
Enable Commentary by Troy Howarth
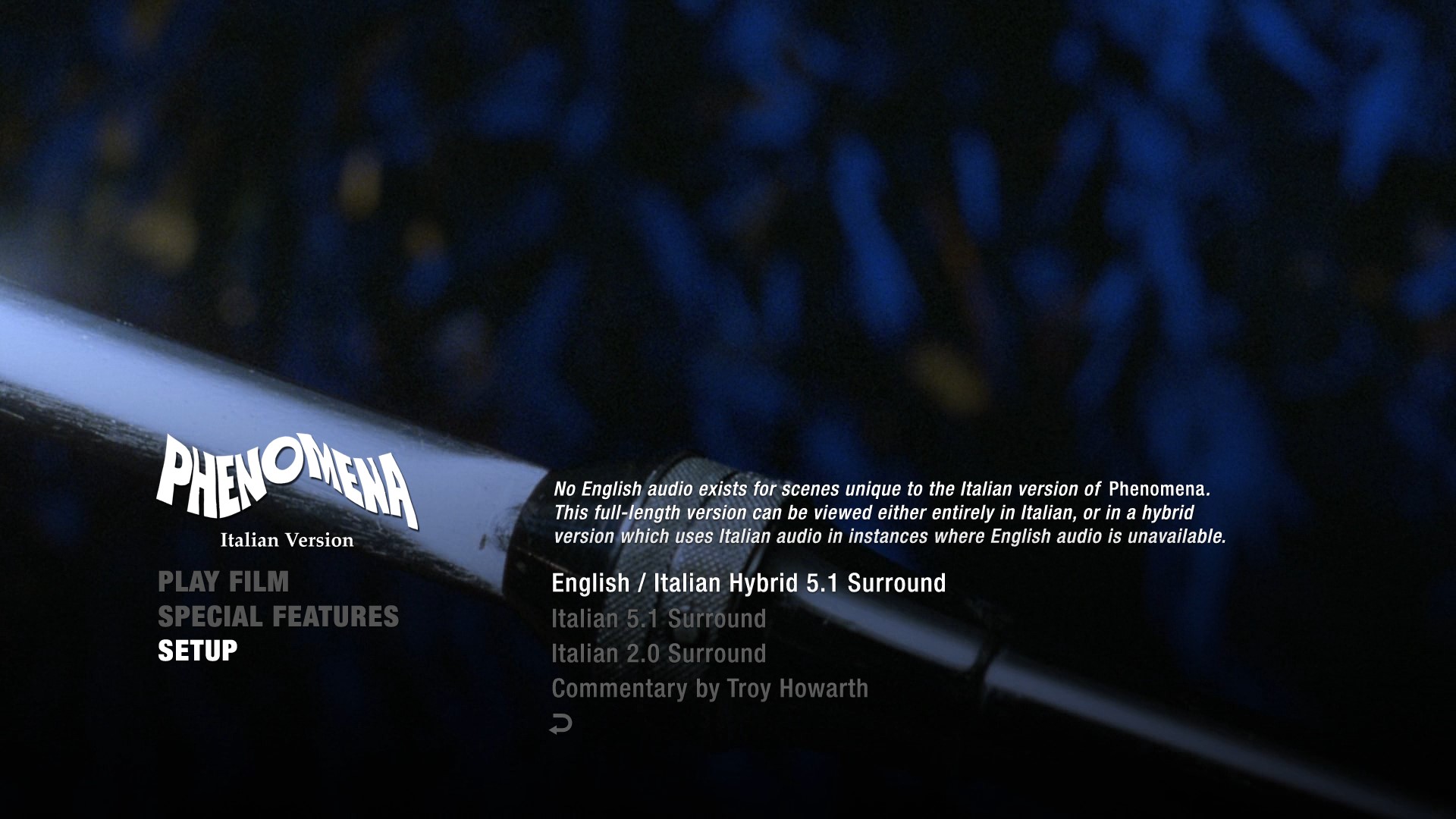pyautogui.click(x=709, y=689)
